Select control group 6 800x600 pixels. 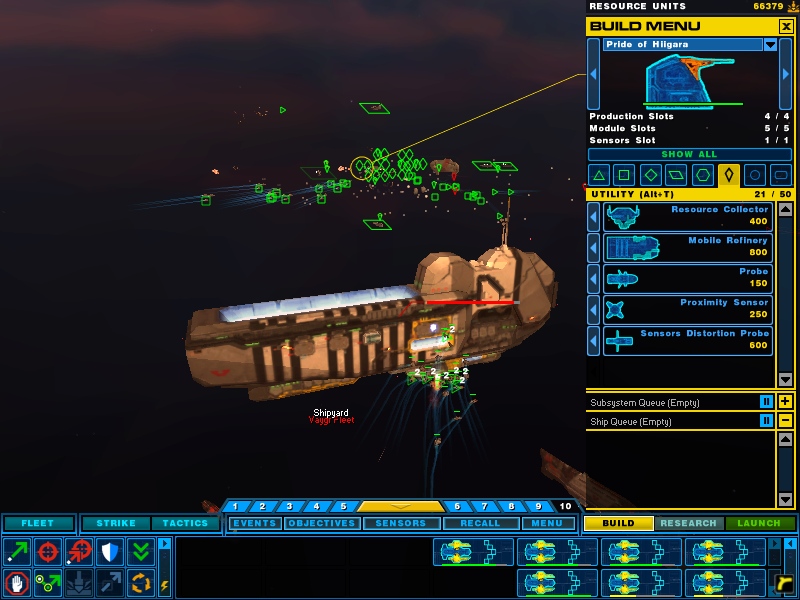pyautogui.click(x=457, y=507)
